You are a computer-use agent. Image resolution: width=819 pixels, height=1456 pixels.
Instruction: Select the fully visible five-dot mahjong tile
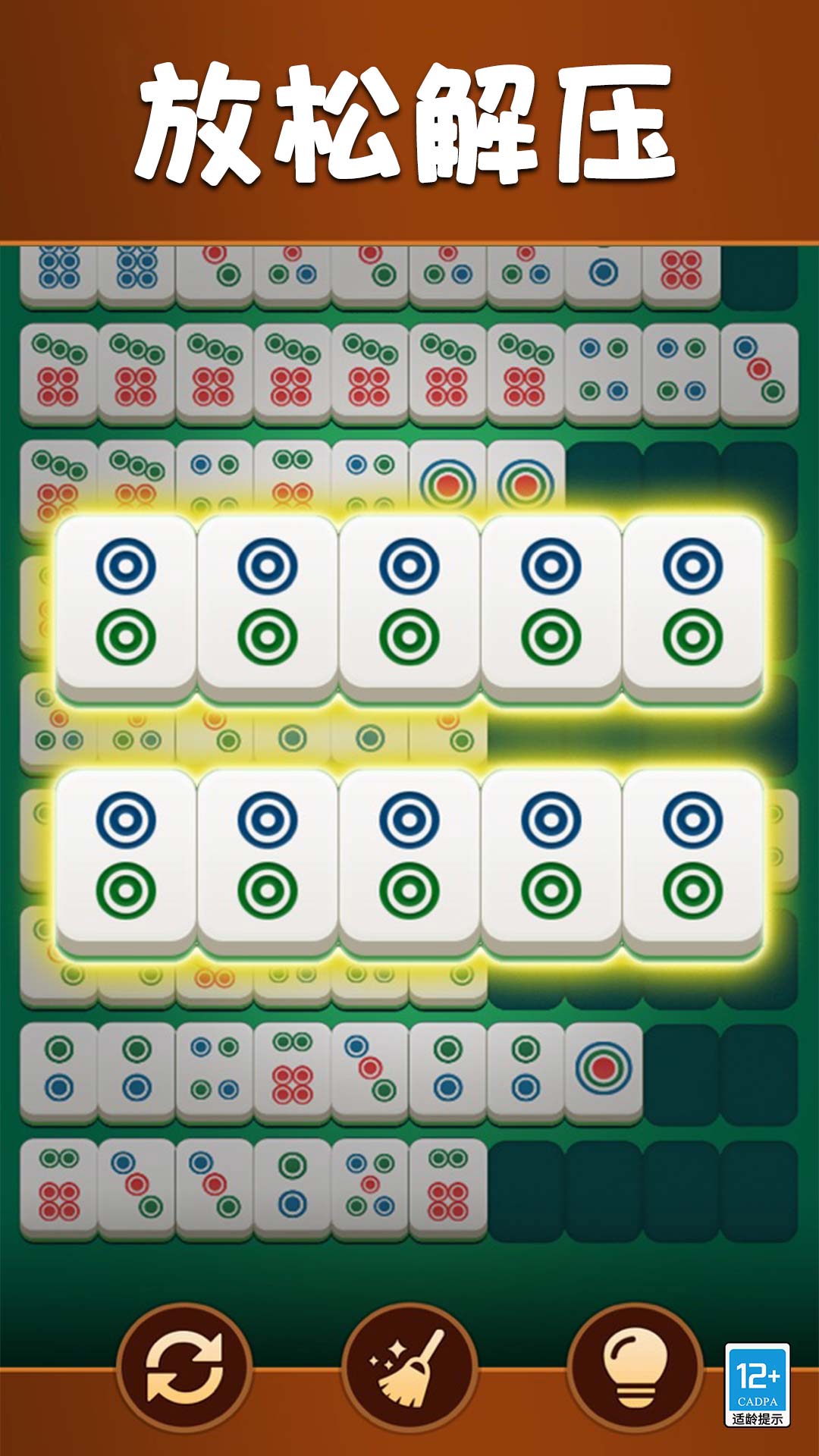point(370,1188)
